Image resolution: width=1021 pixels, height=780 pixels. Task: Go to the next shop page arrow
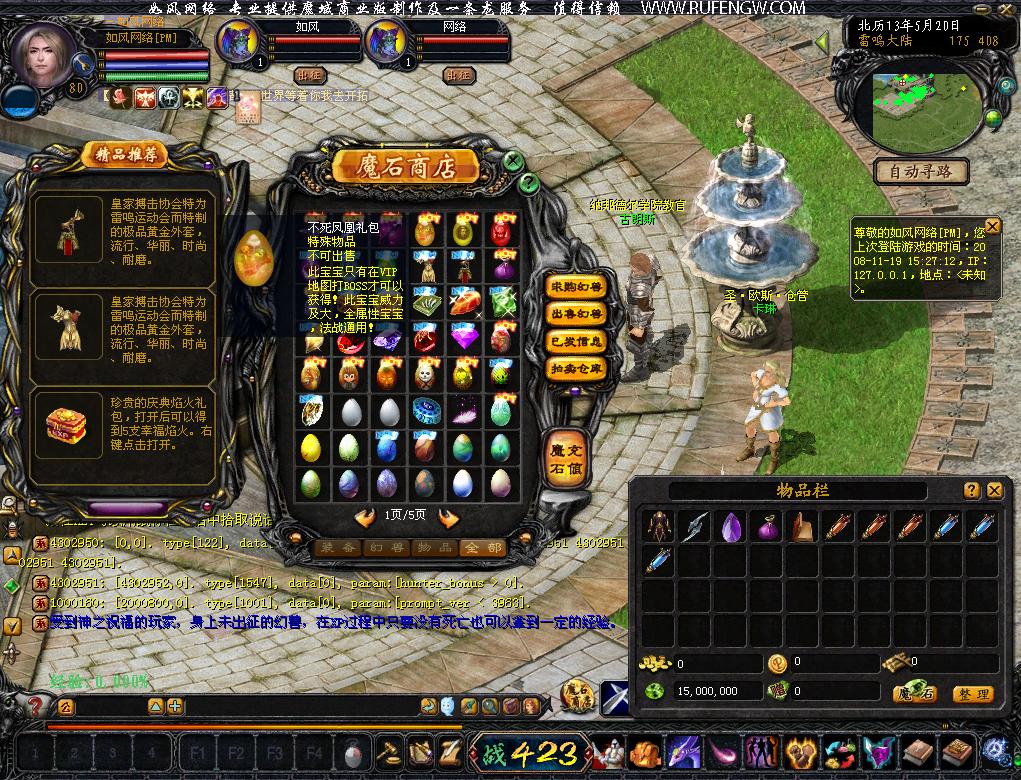pyautogui.click(x=449, y=517)
